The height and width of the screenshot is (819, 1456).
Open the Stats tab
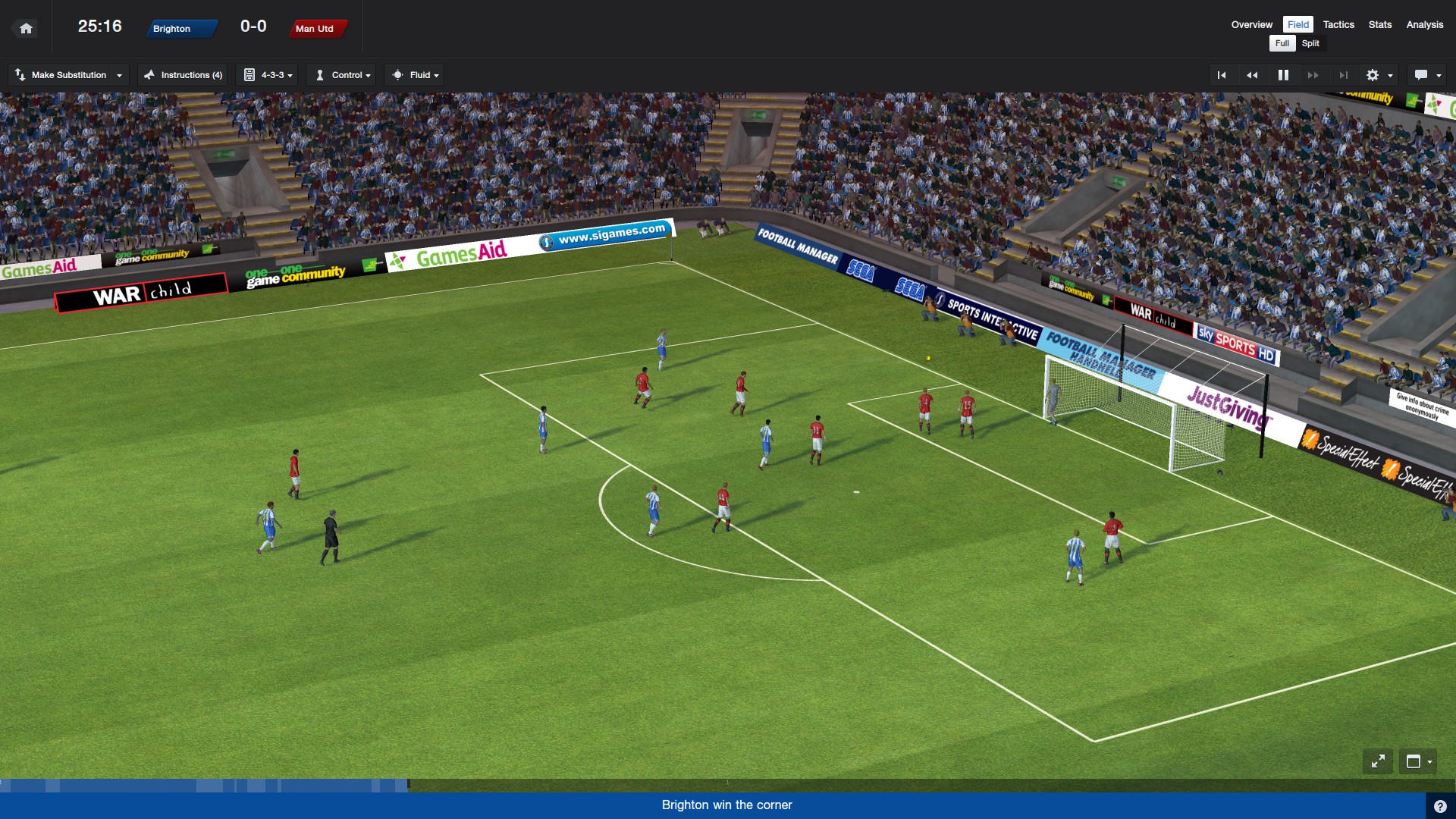click(1379, 25)
